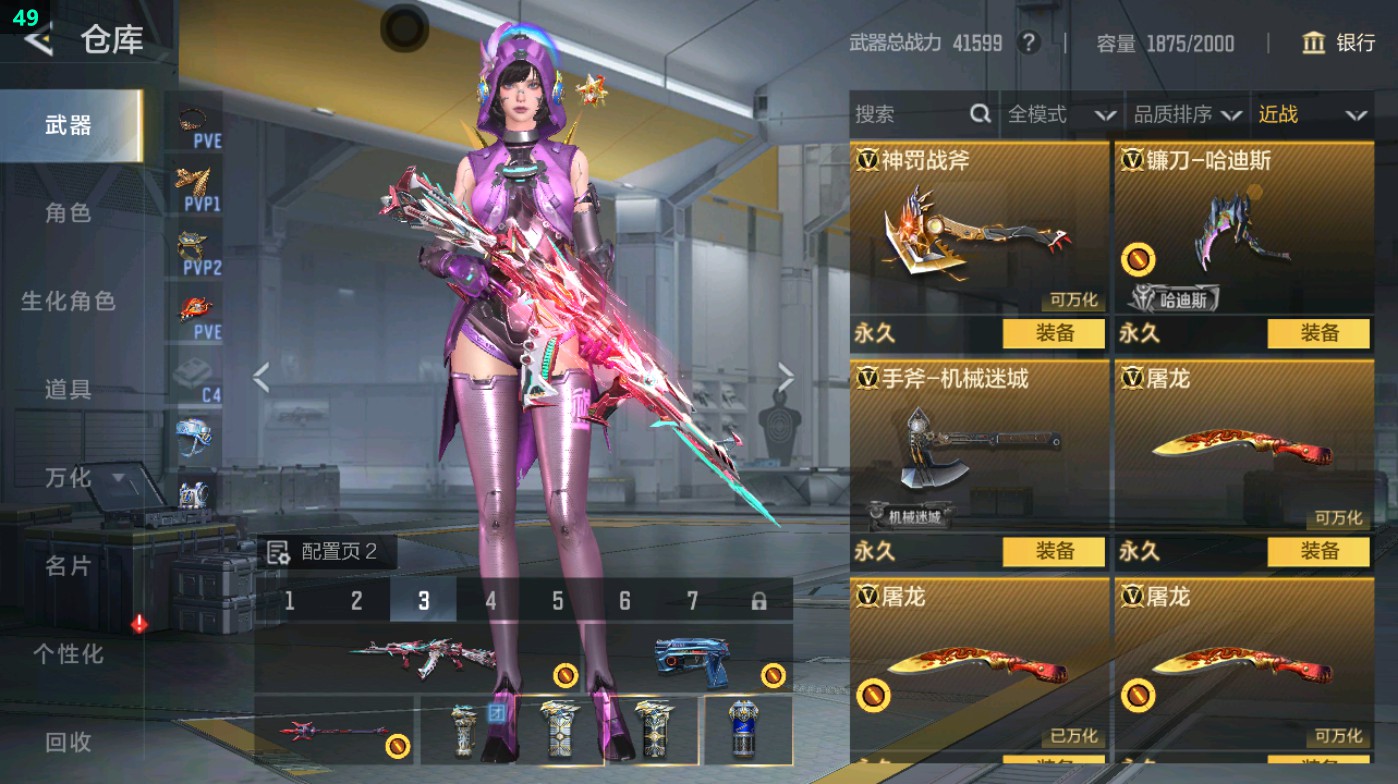The height and width of the screenshot is (784, 1398).
Task: Expand the 近战 weapon category dropdown
Action: click(x=1317, y=115)
